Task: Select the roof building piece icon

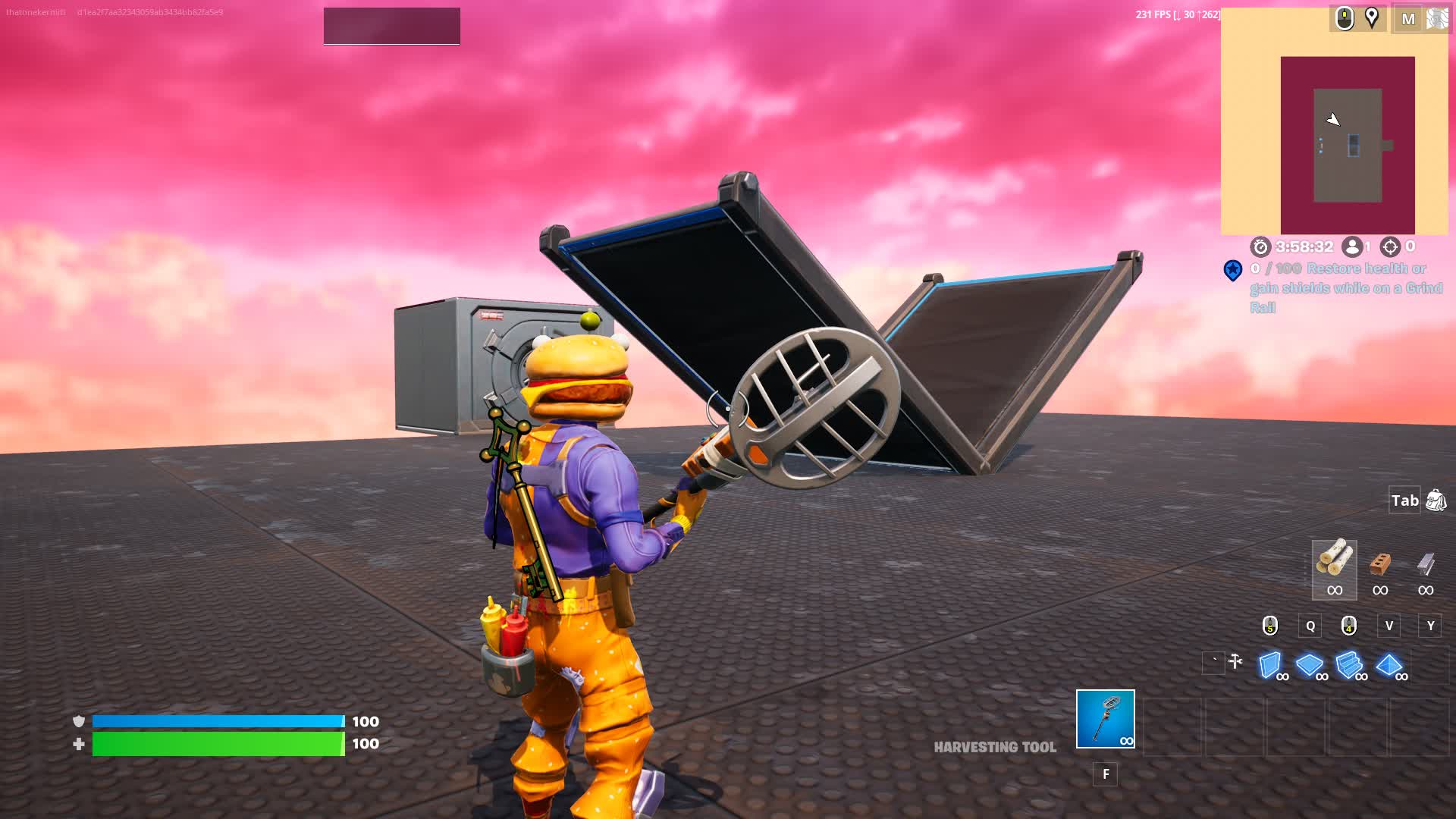Action: (x=1390, y=664)
